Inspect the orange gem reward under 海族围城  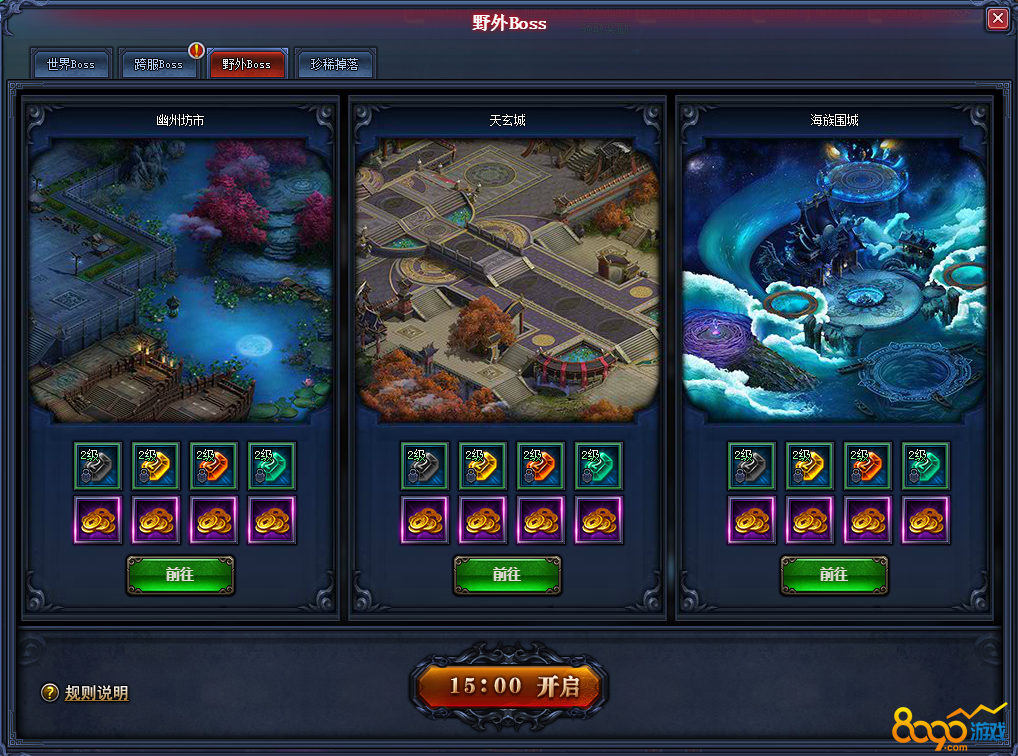coord(867,466)
